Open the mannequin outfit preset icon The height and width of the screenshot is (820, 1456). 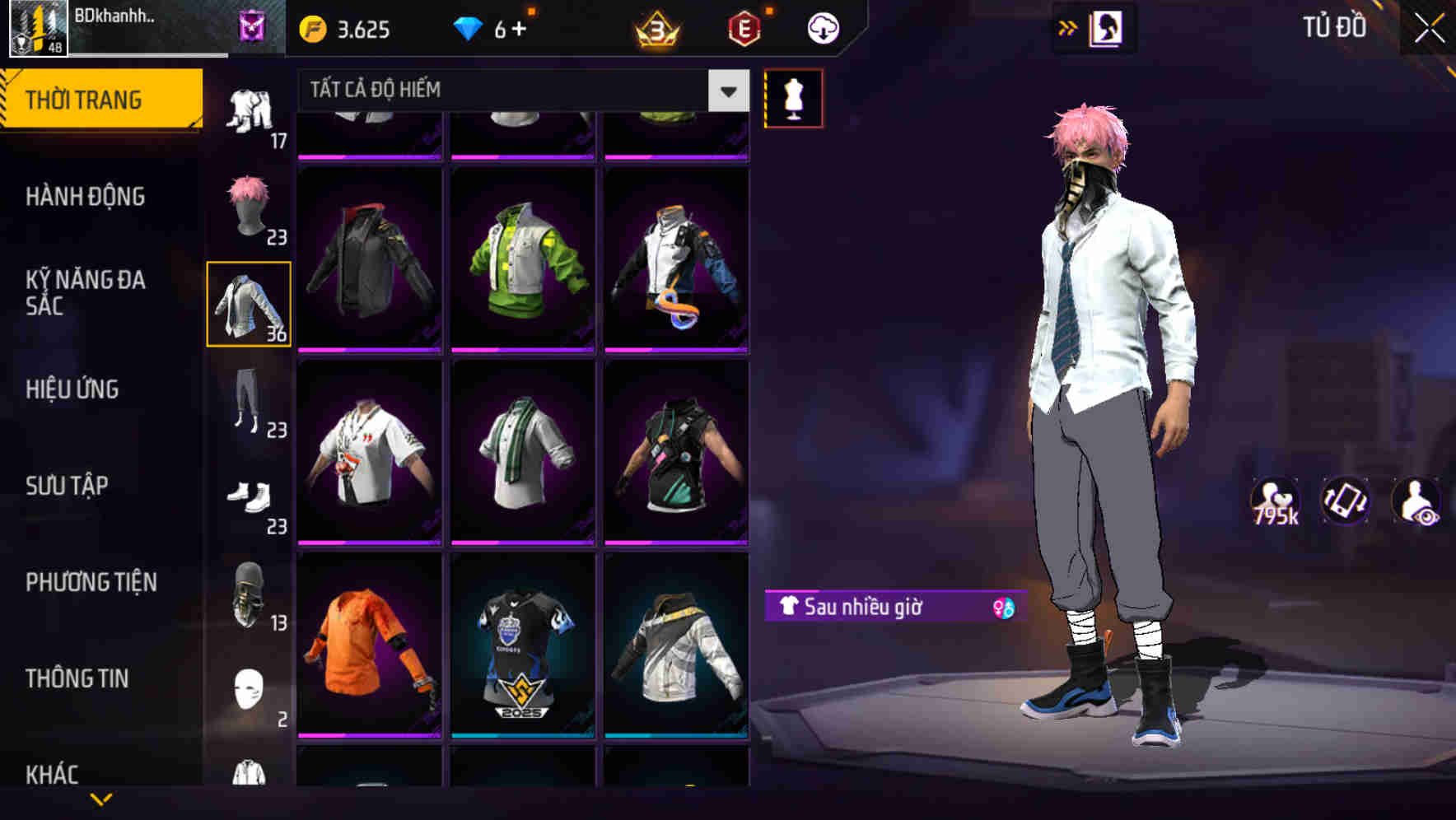792,97
